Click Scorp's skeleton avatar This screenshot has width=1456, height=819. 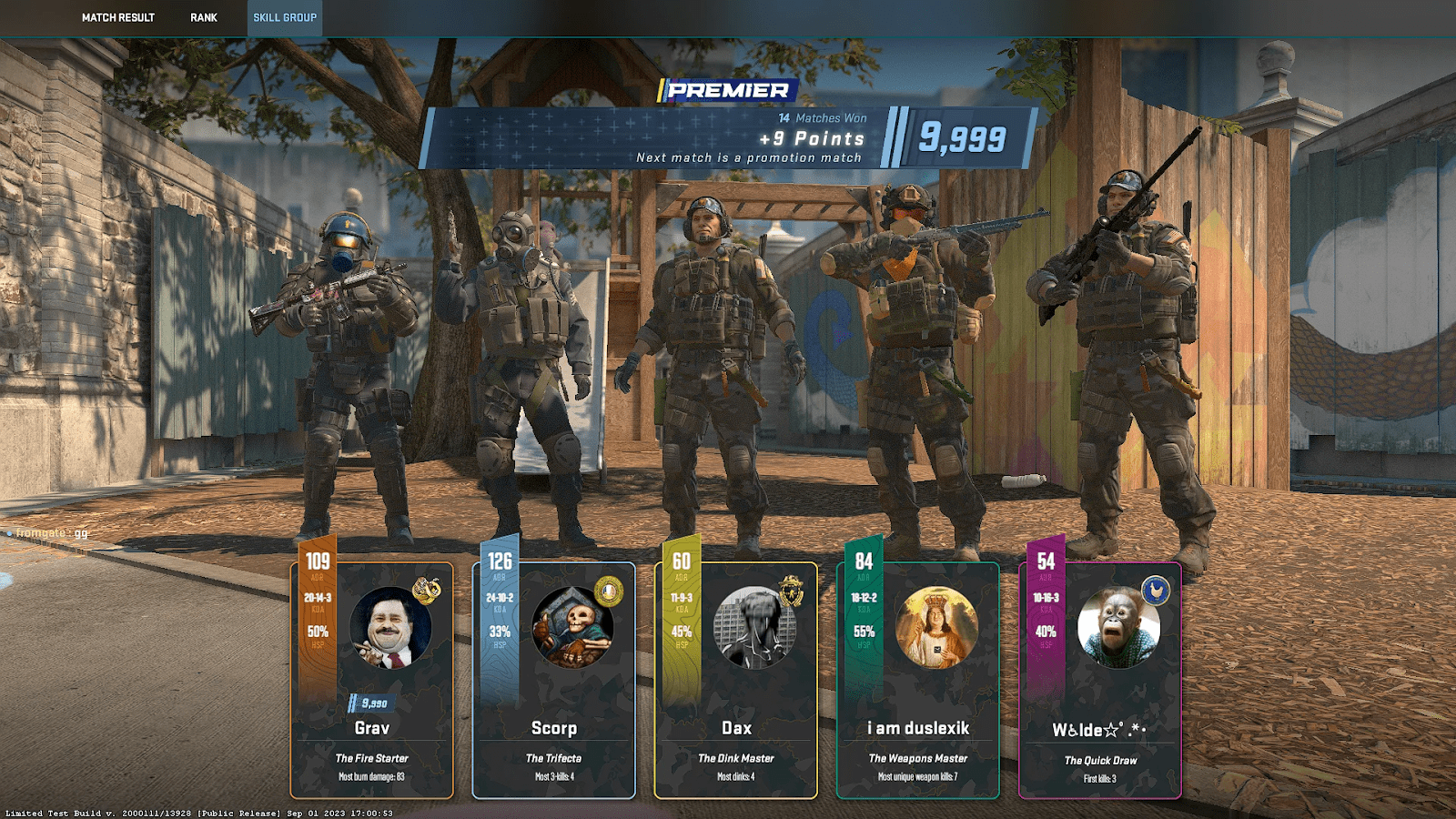[x=572, y=628]
